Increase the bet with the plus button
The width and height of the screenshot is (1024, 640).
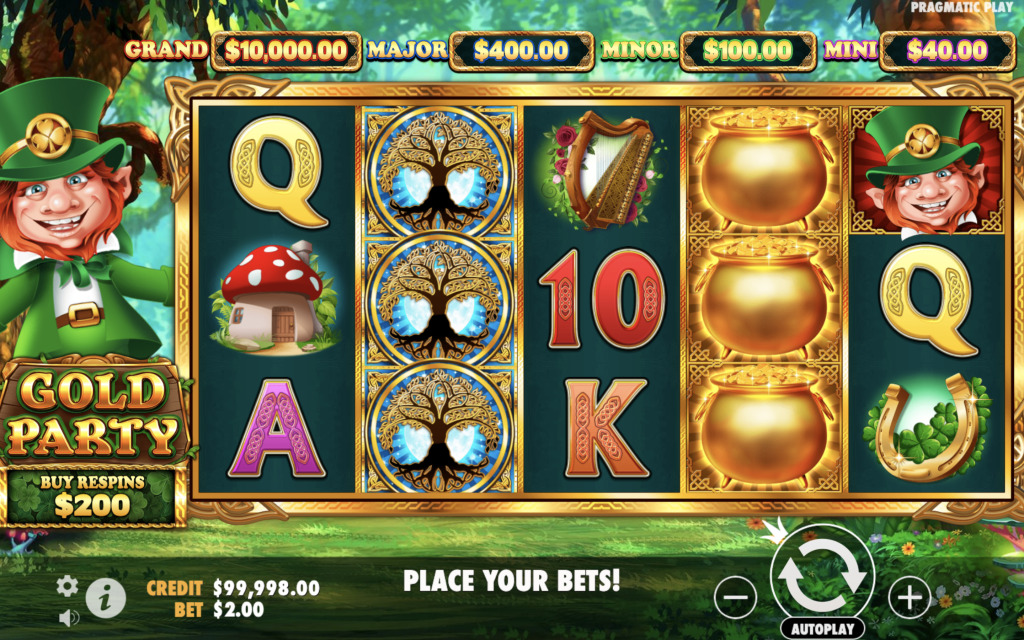[x=908, y=597]
